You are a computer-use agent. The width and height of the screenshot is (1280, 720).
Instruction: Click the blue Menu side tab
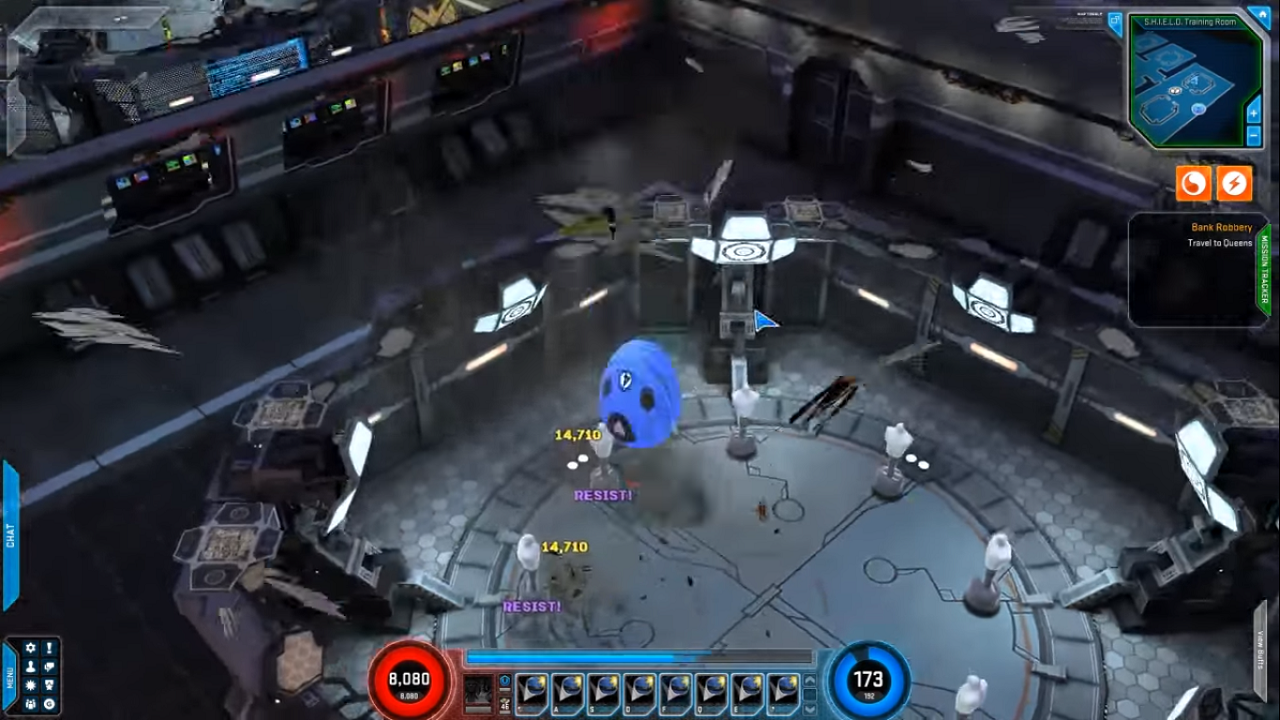(x=10, y=677)
